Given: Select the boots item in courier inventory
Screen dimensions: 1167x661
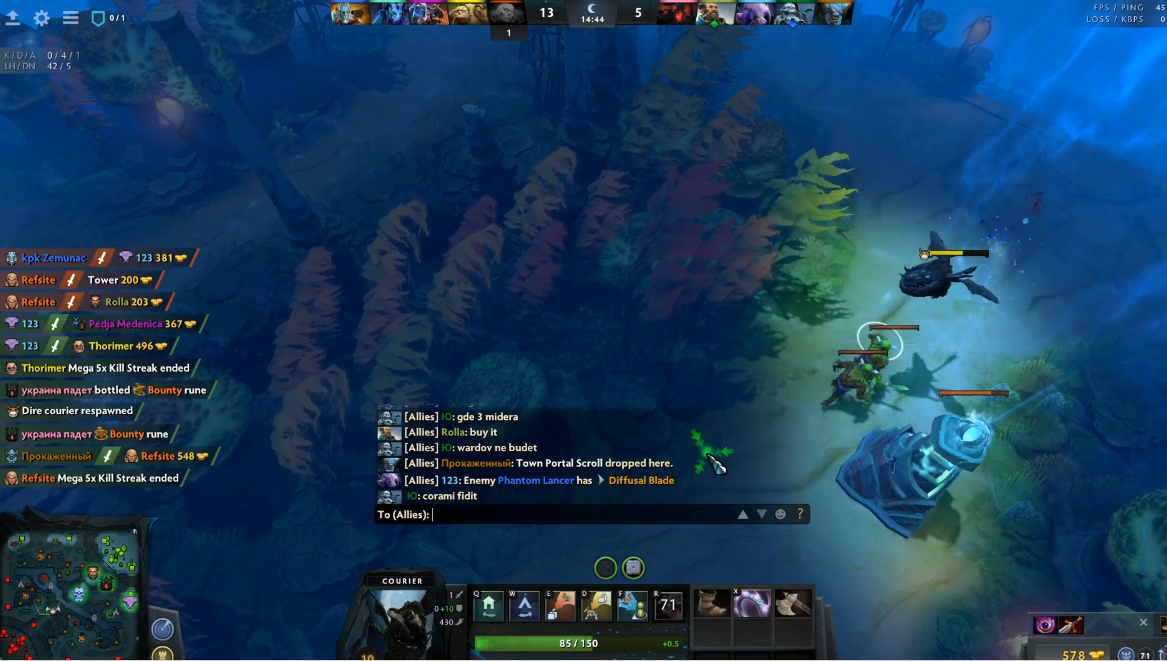Looking at the screenshot, I should (713, 603).
